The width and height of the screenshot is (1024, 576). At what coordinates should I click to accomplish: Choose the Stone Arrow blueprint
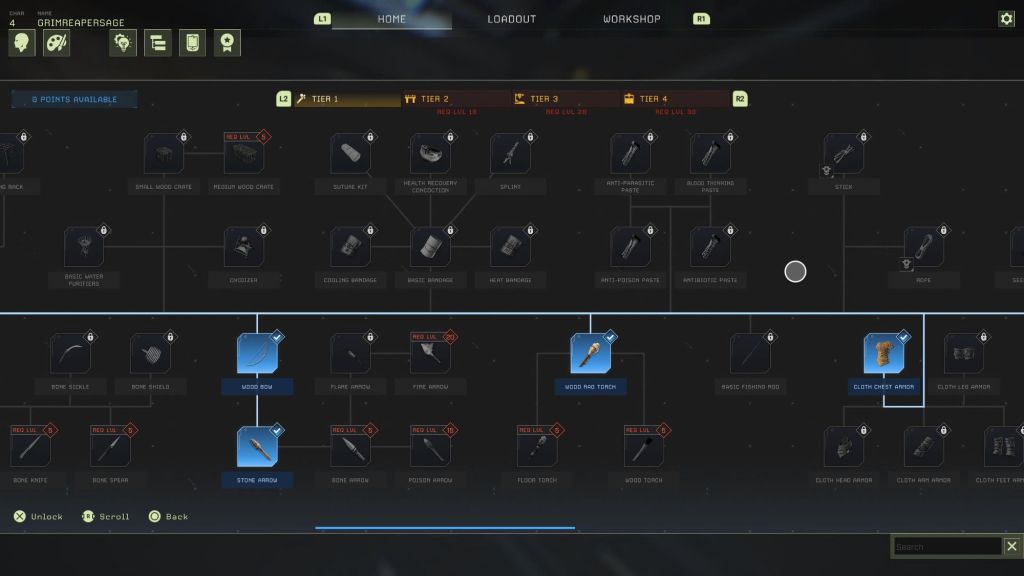[x=257, y=447]
